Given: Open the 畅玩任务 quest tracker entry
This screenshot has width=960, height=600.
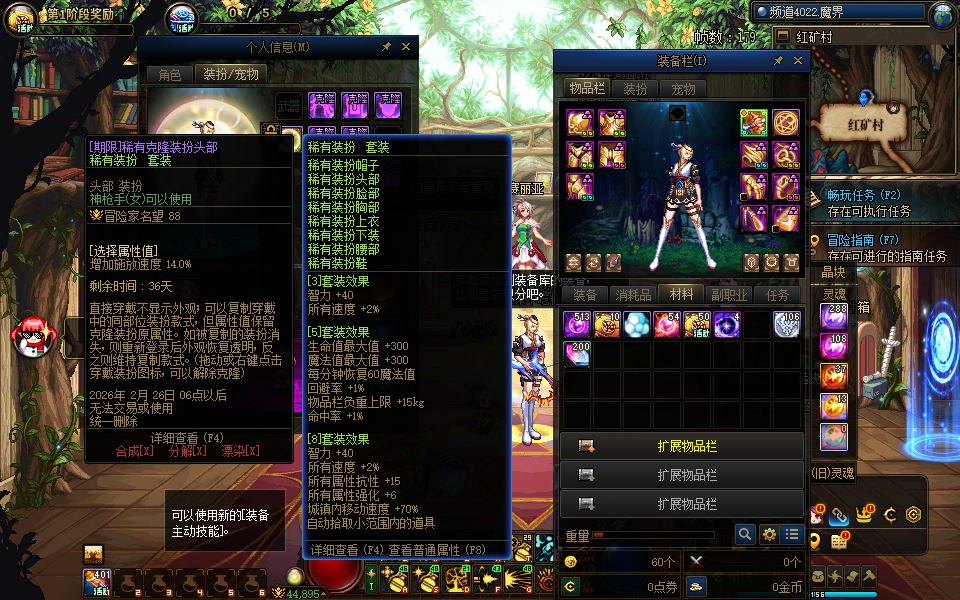Looking at the screenshot, I should click(x=865, y=195).
